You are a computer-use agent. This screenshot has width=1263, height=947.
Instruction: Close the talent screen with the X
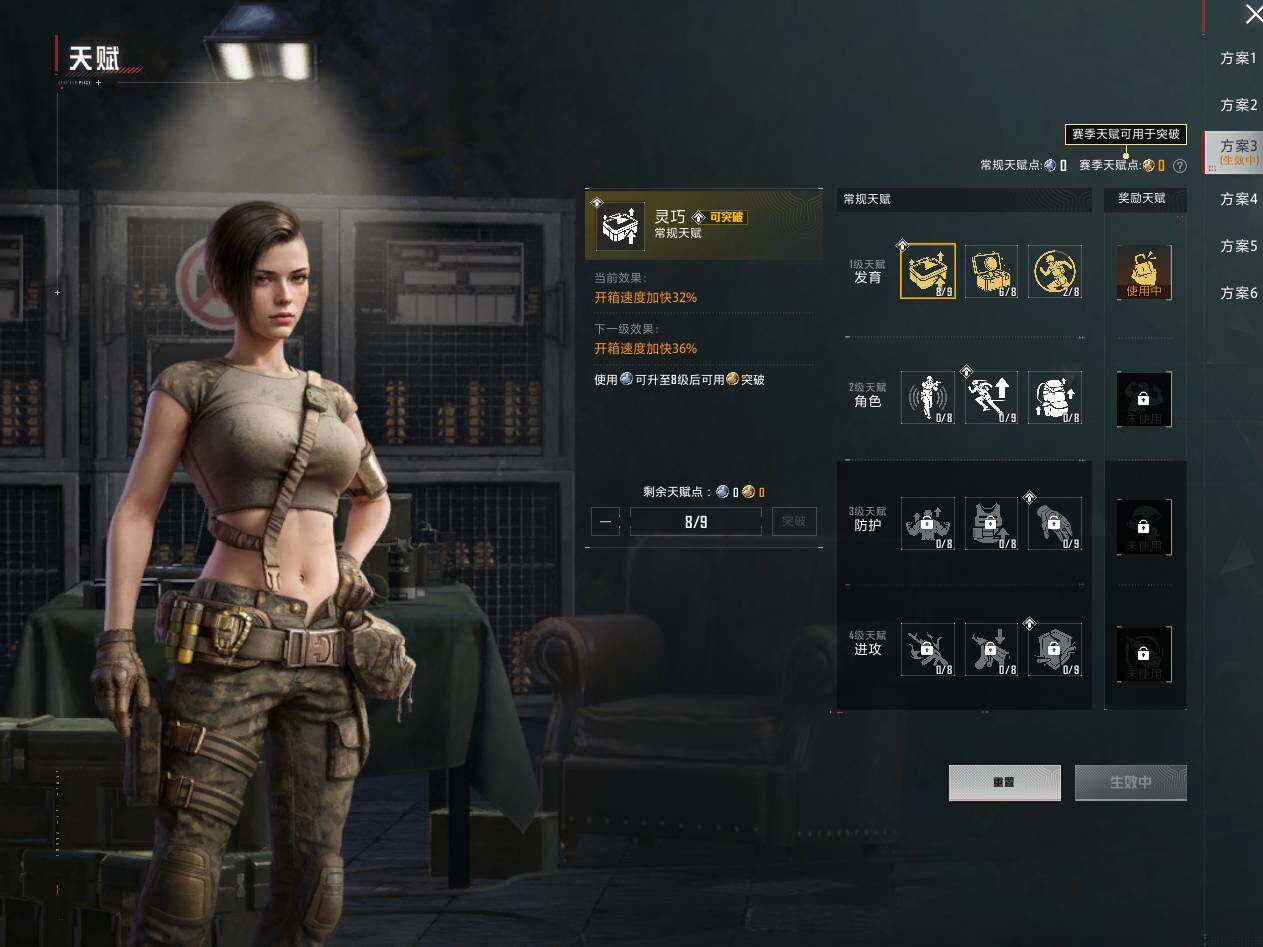1253,14
